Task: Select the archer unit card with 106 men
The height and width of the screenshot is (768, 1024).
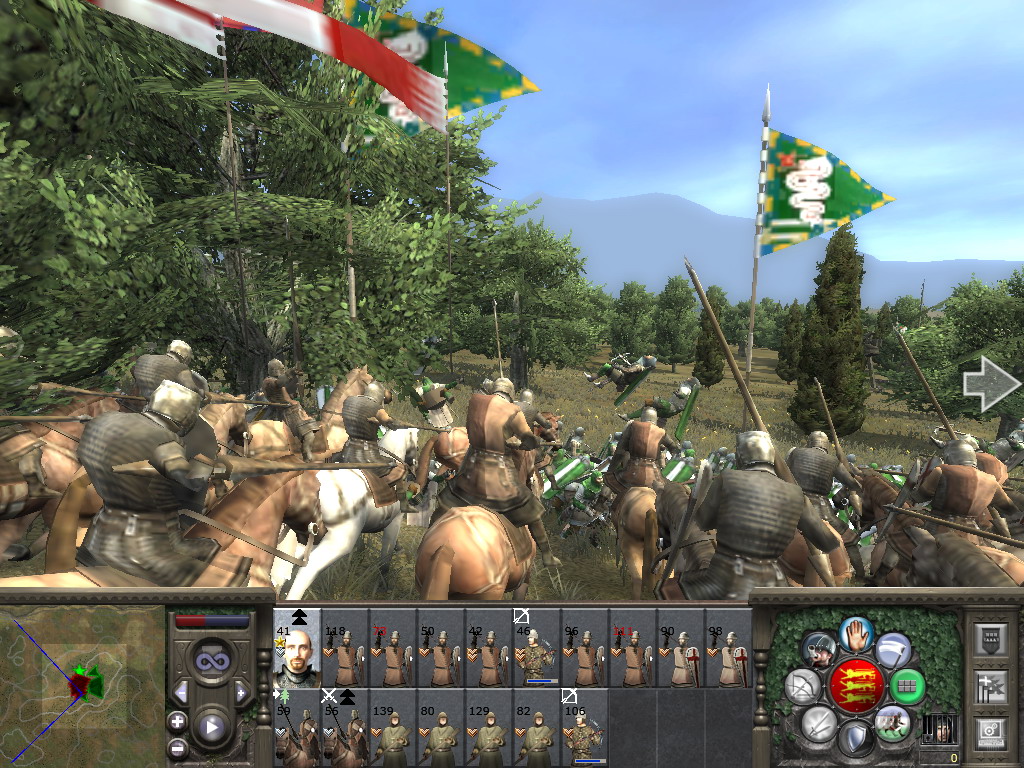Action: pyautogui.click(x=585, y=727)
